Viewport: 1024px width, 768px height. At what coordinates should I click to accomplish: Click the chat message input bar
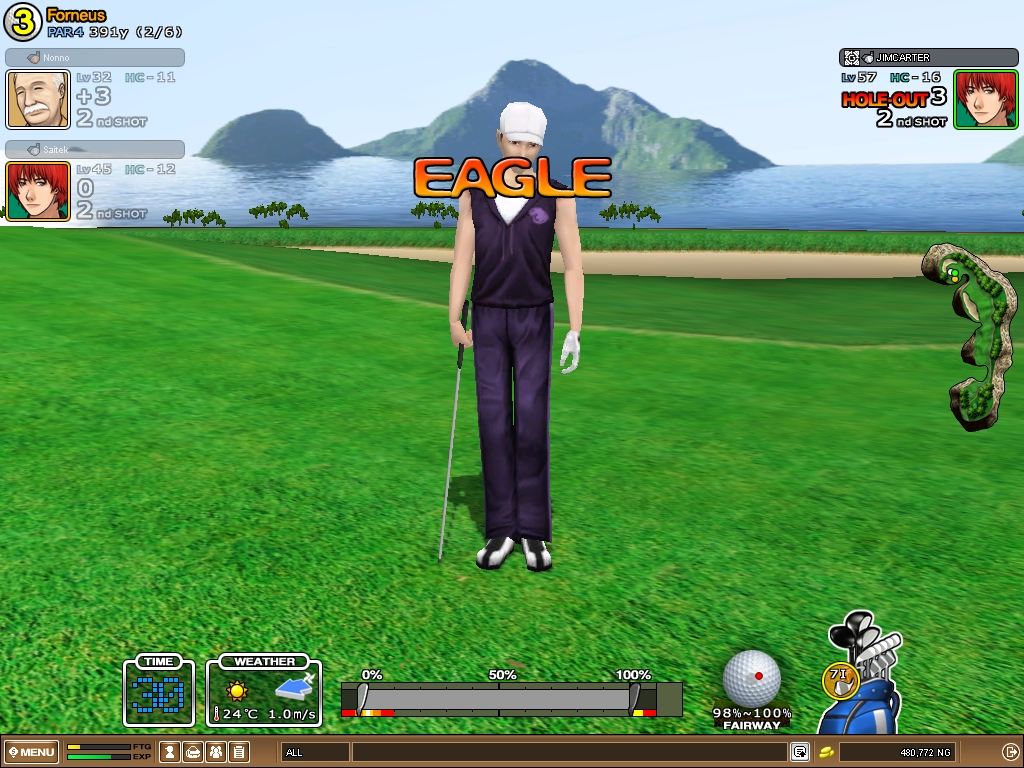pos(568,752)
